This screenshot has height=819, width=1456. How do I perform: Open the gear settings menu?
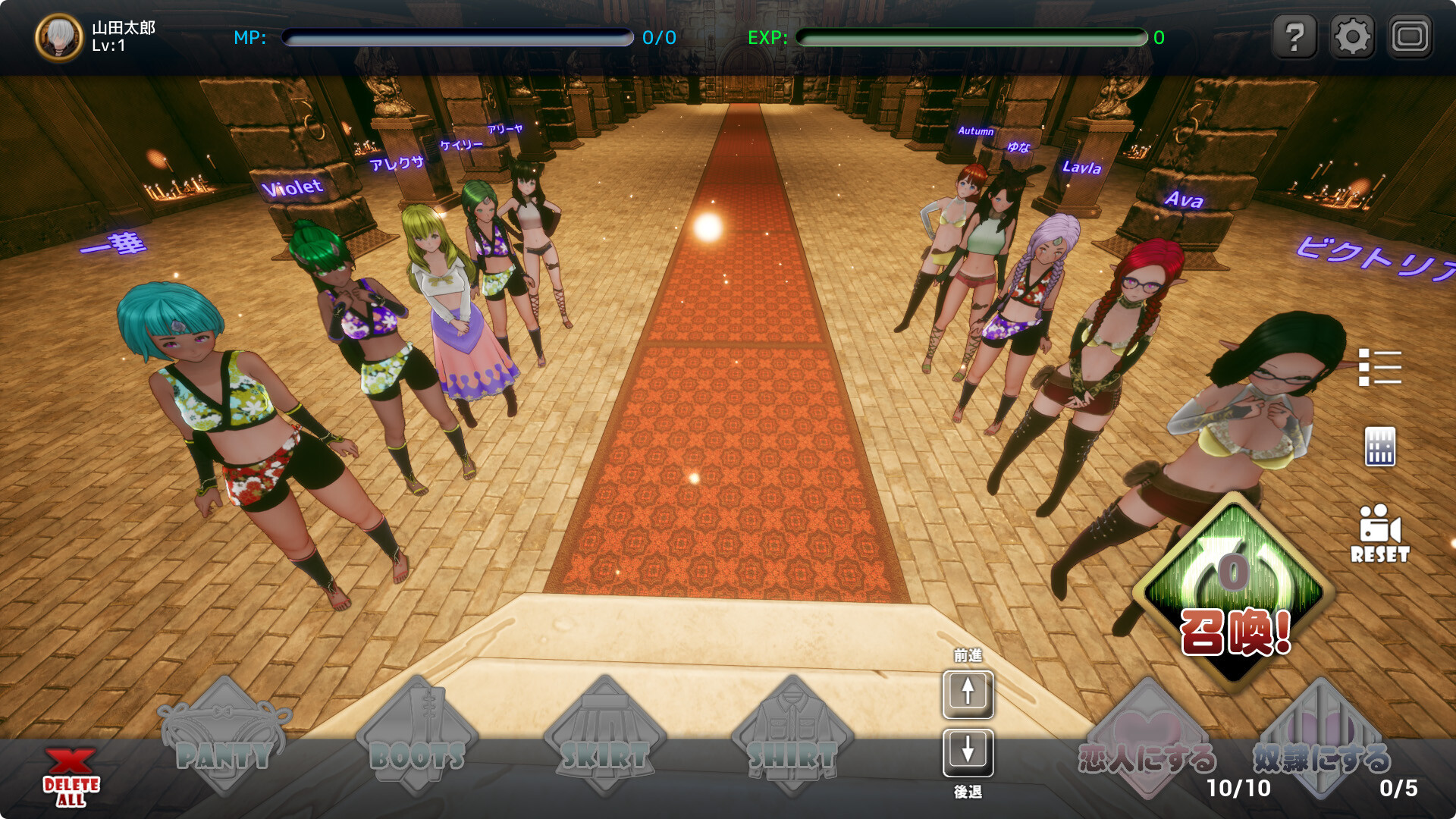(x=1352, y=36)
